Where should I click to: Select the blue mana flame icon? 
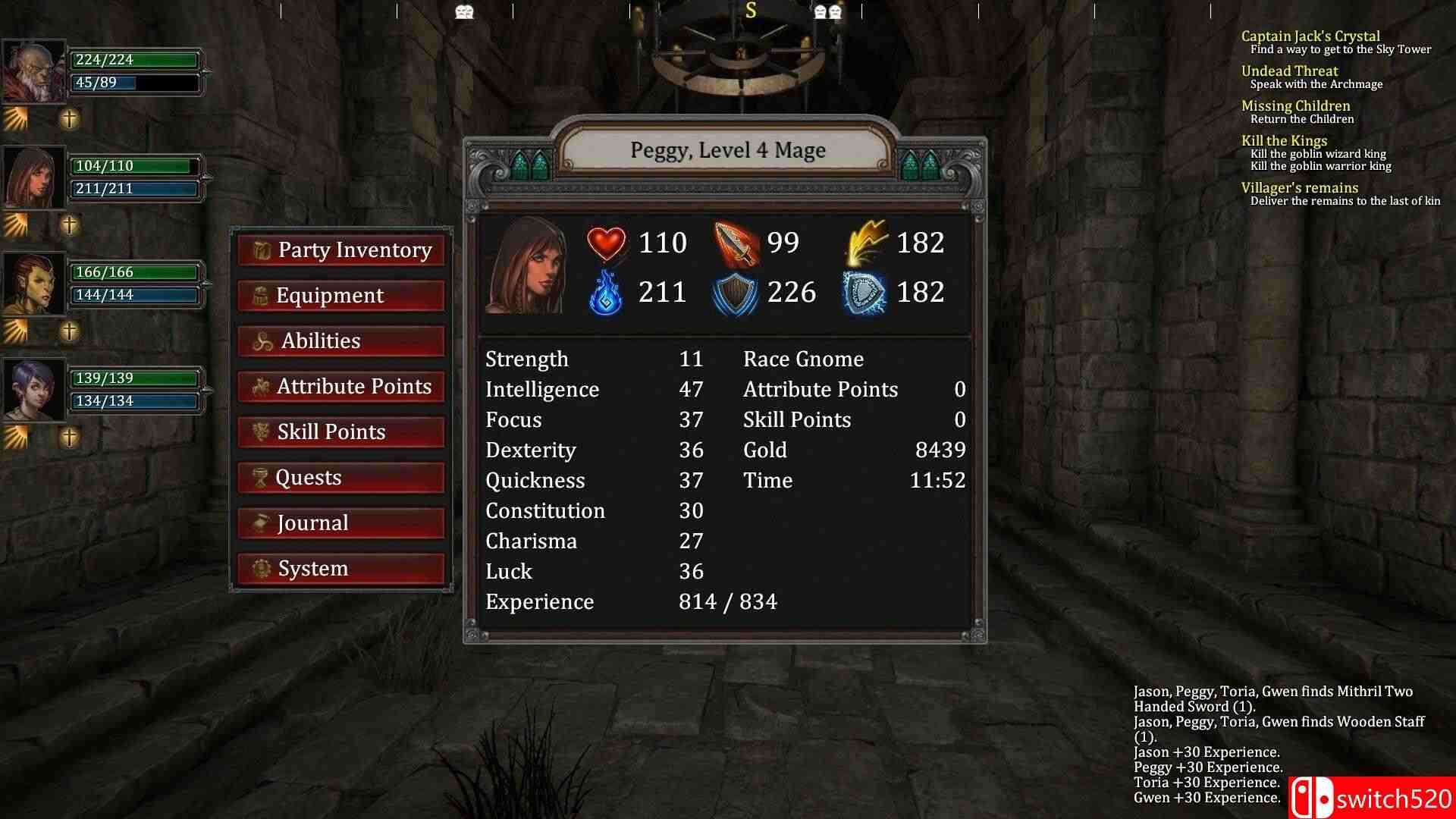tap(607, 292)
